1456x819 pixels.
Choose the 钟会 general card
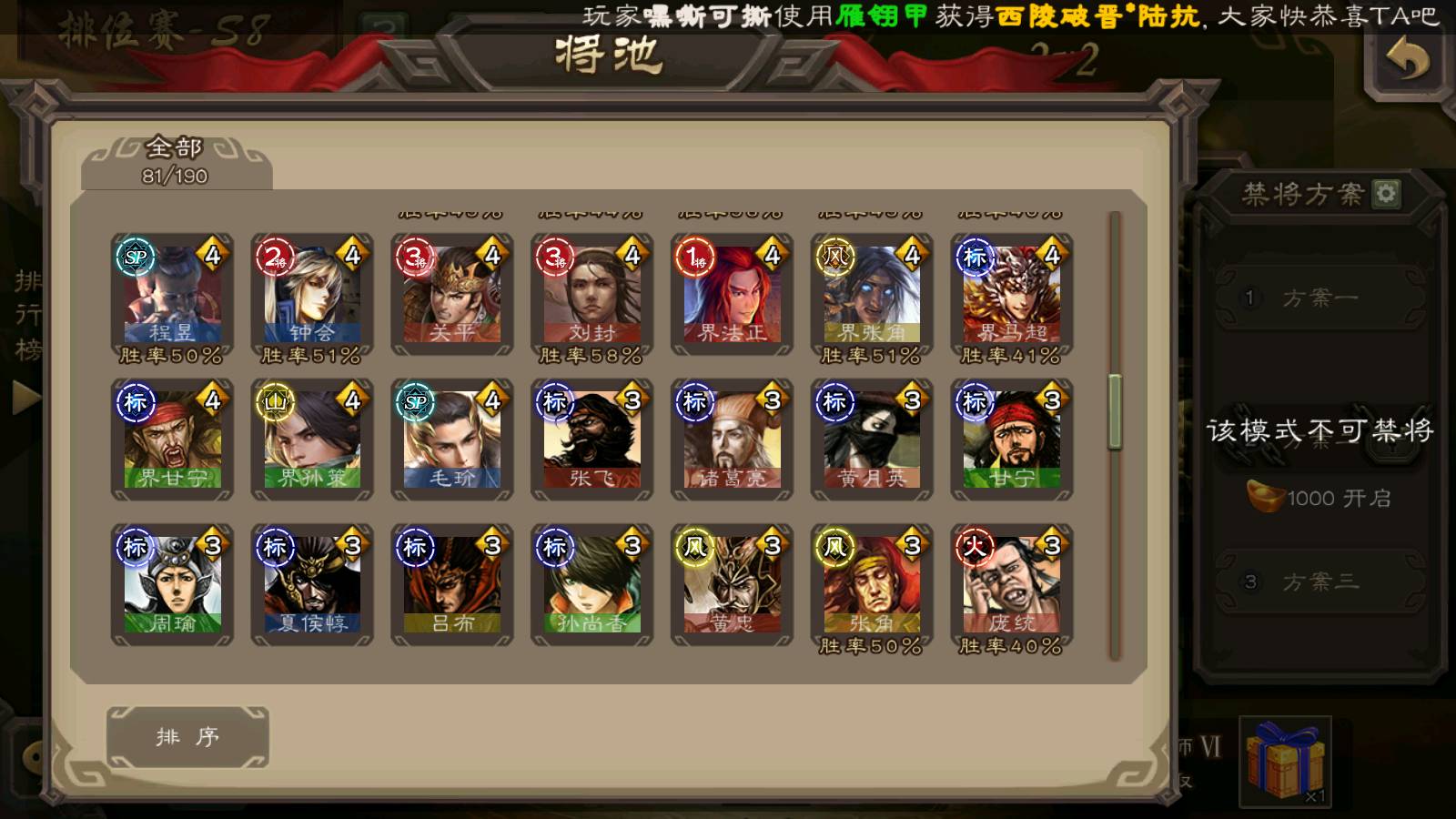(x=312, y=296)
